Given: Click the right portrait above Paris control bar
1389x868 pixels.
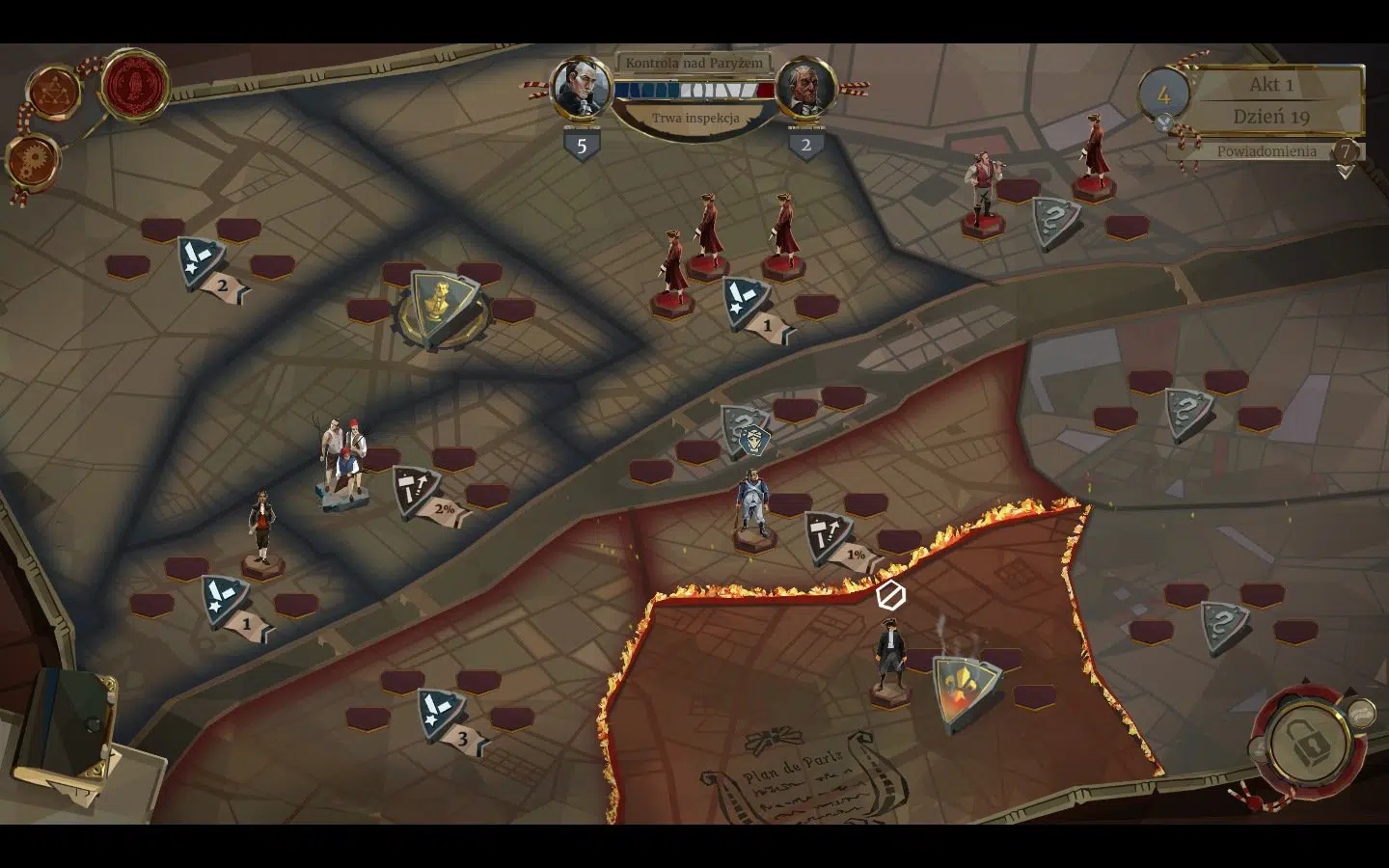Looking at the screenshot, I should pos(805,90).
